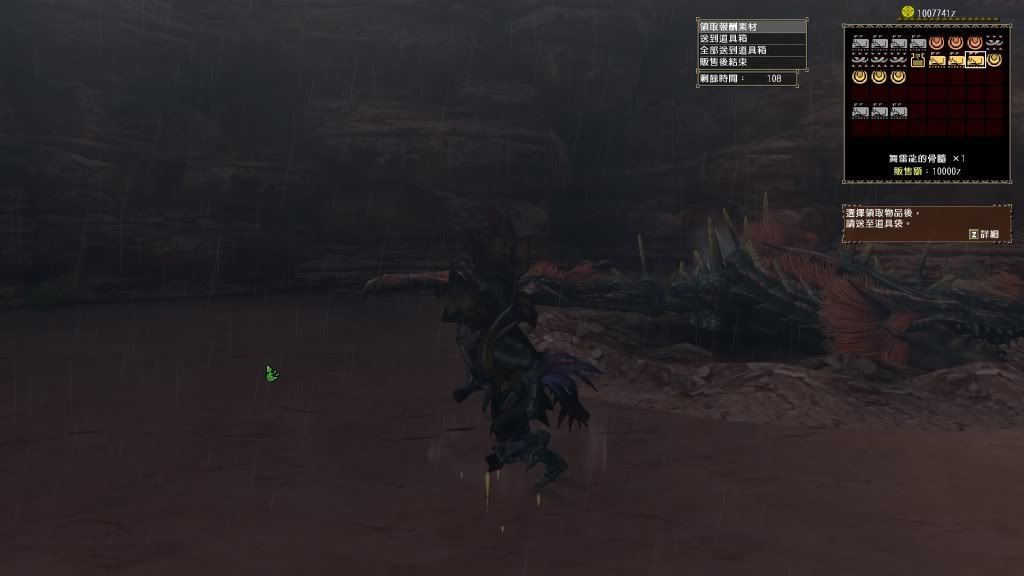
Task: Select the yellow jar reward item
Action: pyautogui.click(x=917, y=60)
